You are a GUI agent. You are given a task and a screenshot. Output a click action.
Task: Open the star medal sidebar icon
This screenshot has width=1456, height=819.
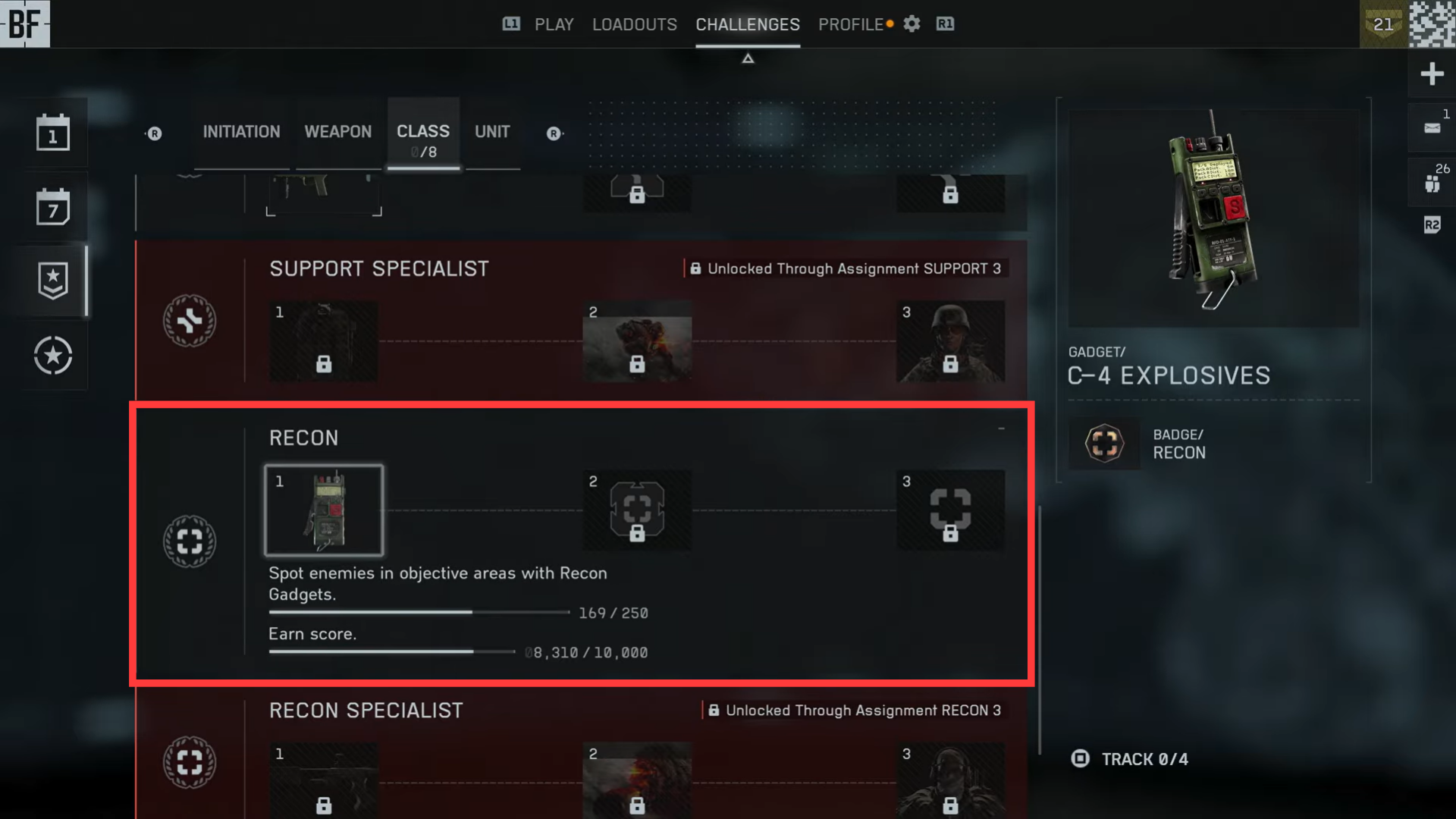coord(53,356)
